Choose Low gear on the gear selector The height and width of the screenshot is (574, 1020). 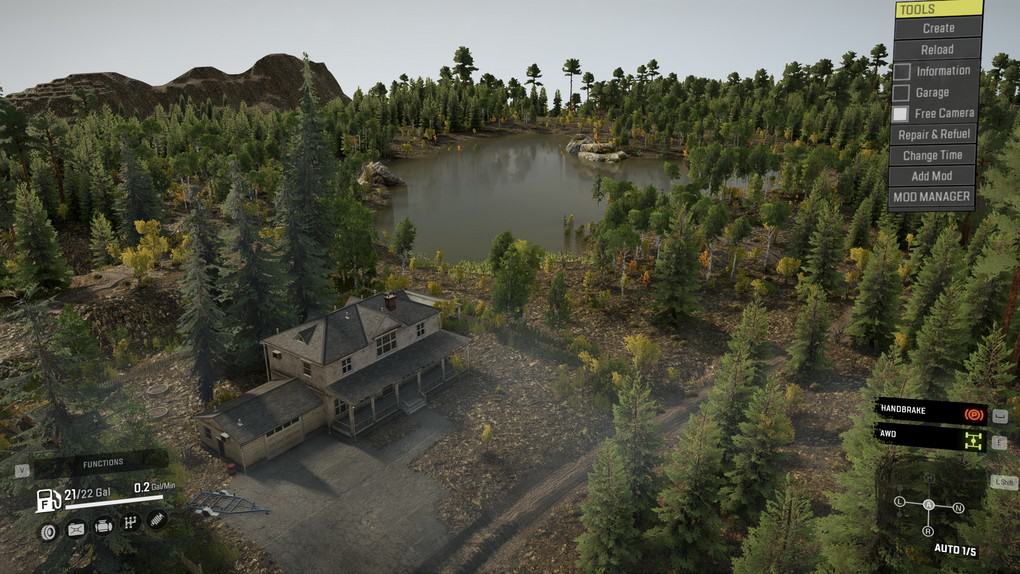(899, 500)
